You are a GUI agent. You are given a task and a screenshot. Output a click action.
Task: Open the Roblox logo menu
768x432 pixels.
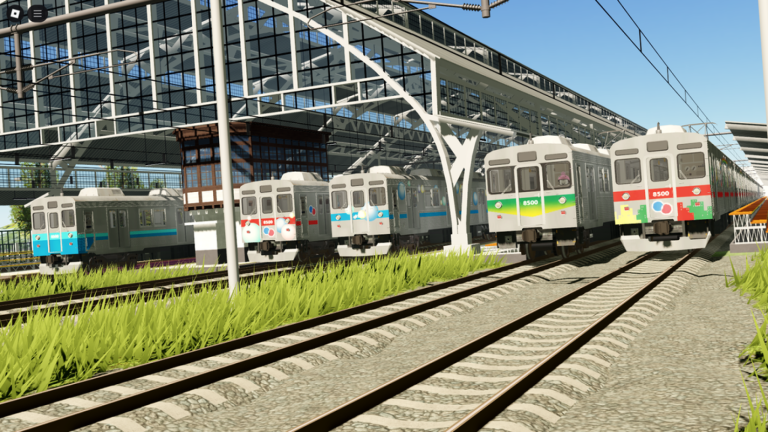point(14,13)
